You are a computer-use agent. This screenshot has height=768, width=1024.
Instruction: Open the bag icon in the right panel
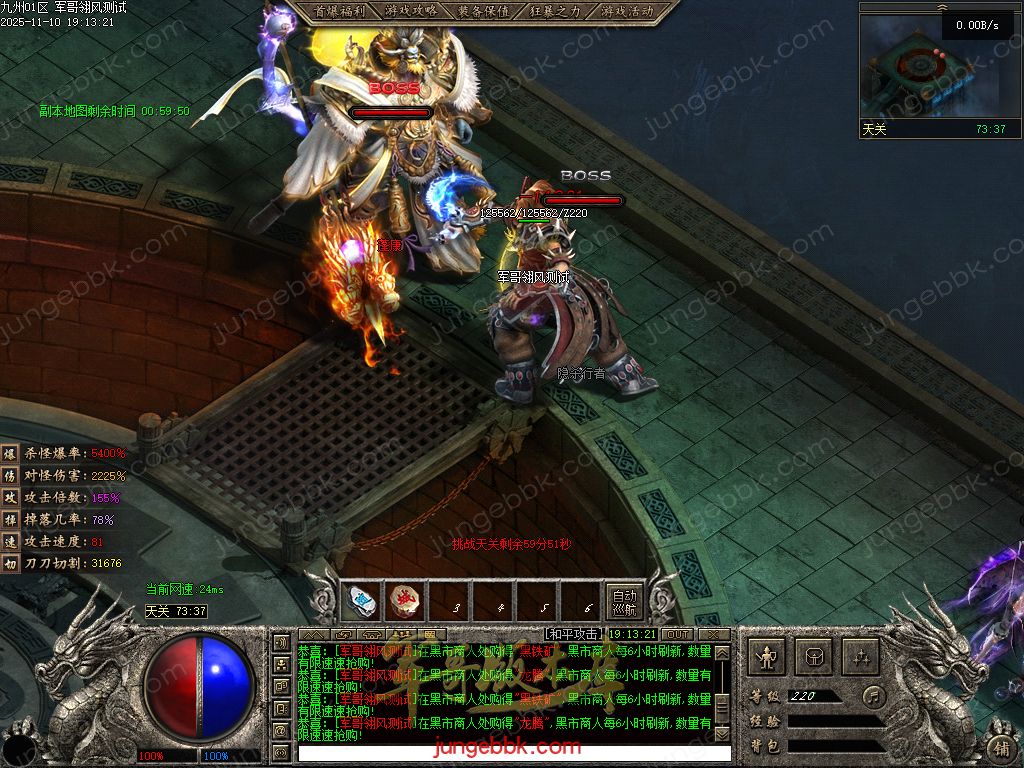coord(814,657)
